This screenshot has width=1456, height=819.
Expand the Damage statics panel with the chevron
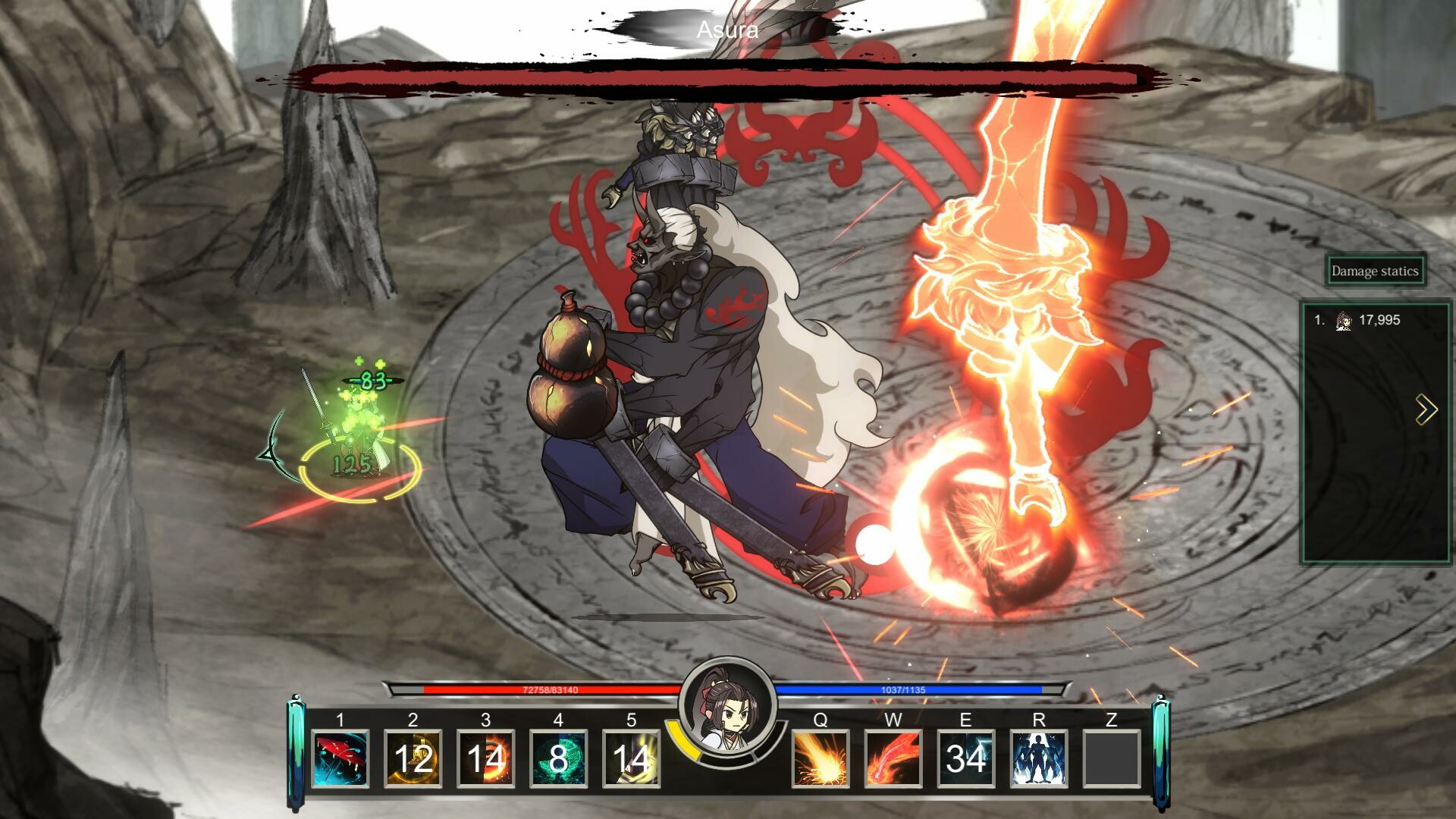point(1425,410)
